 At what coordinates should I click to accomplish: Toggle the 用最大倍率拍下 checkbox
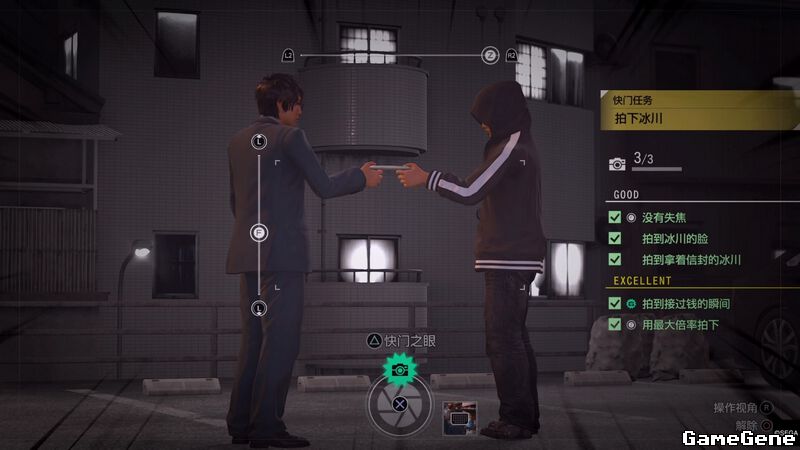pyautogui.click(x=615, y=324)
